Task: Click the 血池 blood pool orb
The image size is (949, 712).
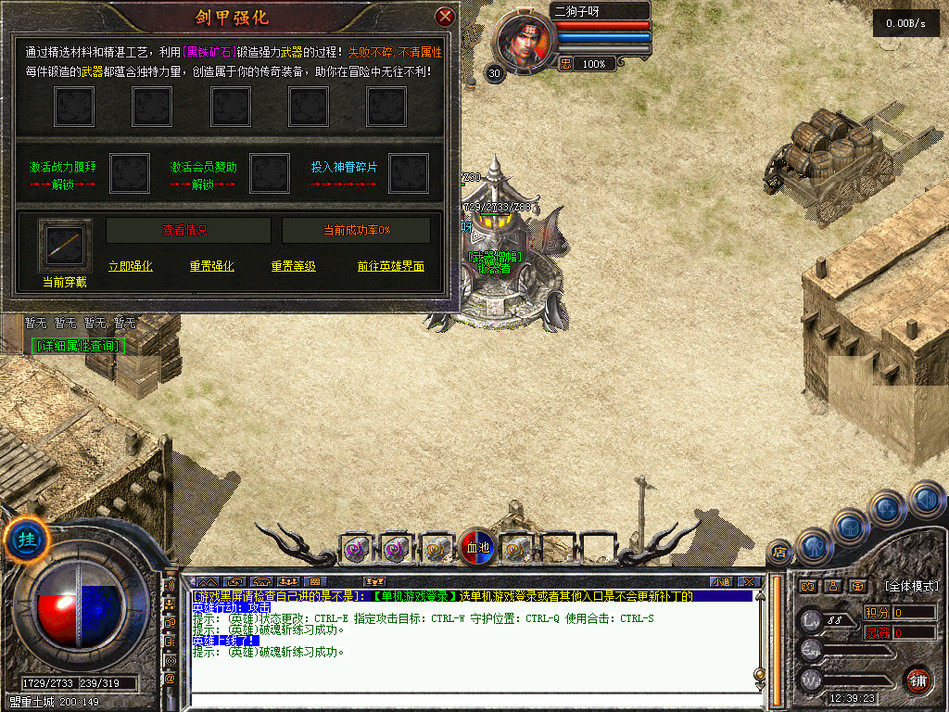Action: pos(477,547)
